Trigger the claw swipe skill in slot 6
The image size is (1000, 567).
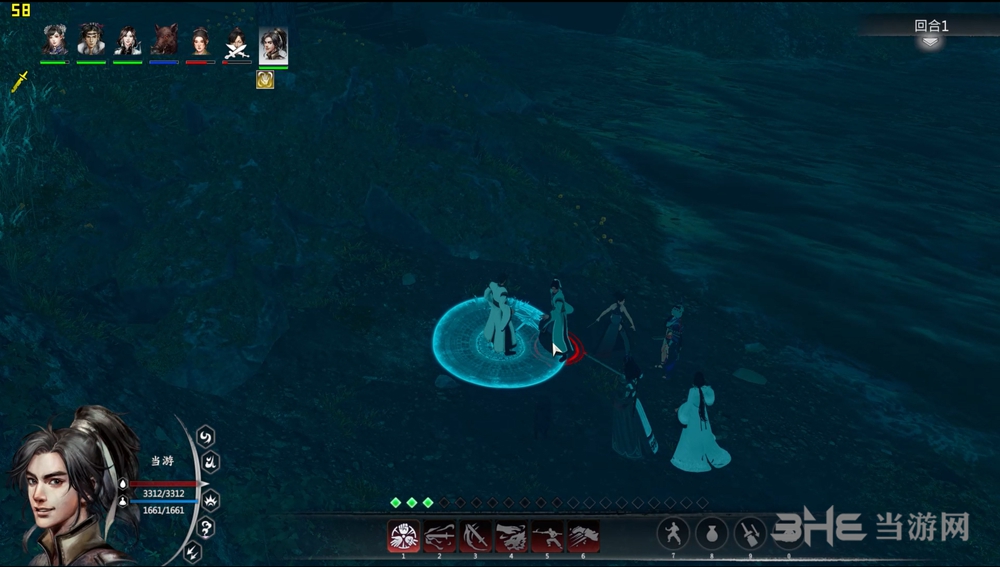click(583, 537)
